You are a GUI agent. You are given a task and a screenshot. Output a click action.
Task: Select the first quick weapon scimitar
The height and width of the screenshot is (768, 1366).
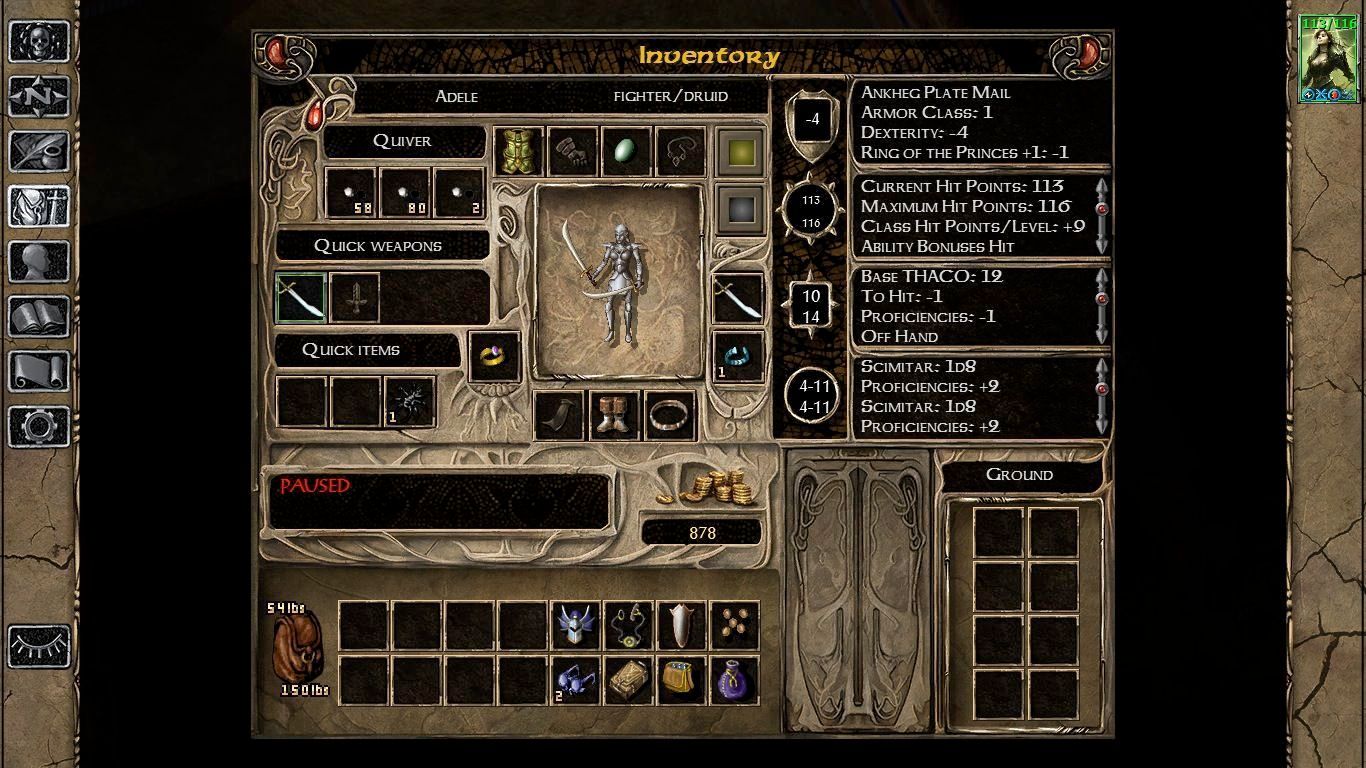(x=301, y=298)
